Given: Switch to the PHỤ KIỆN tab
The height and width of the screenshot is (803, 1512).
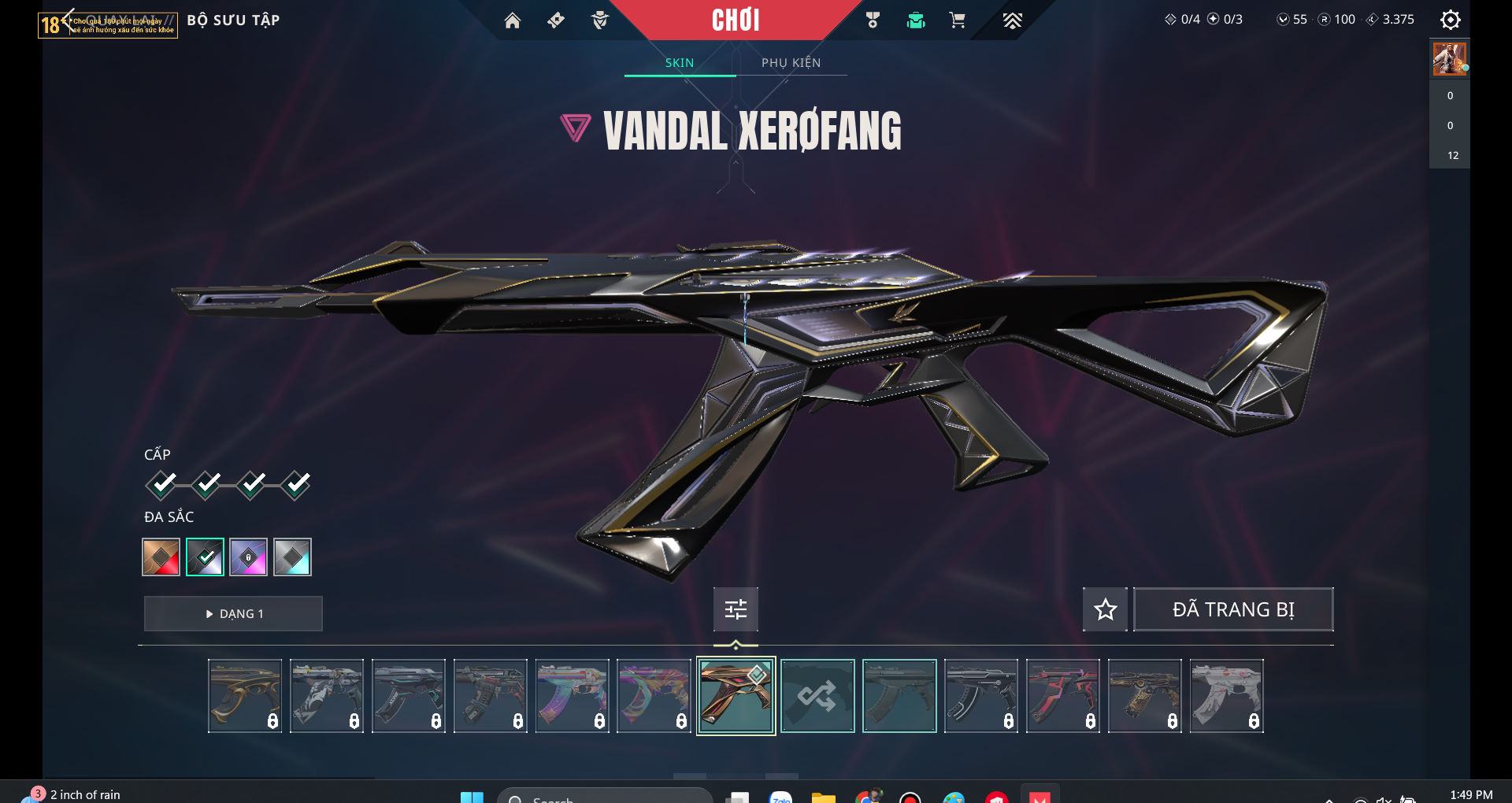Looking at the screenshot, I should click(791, 63).
